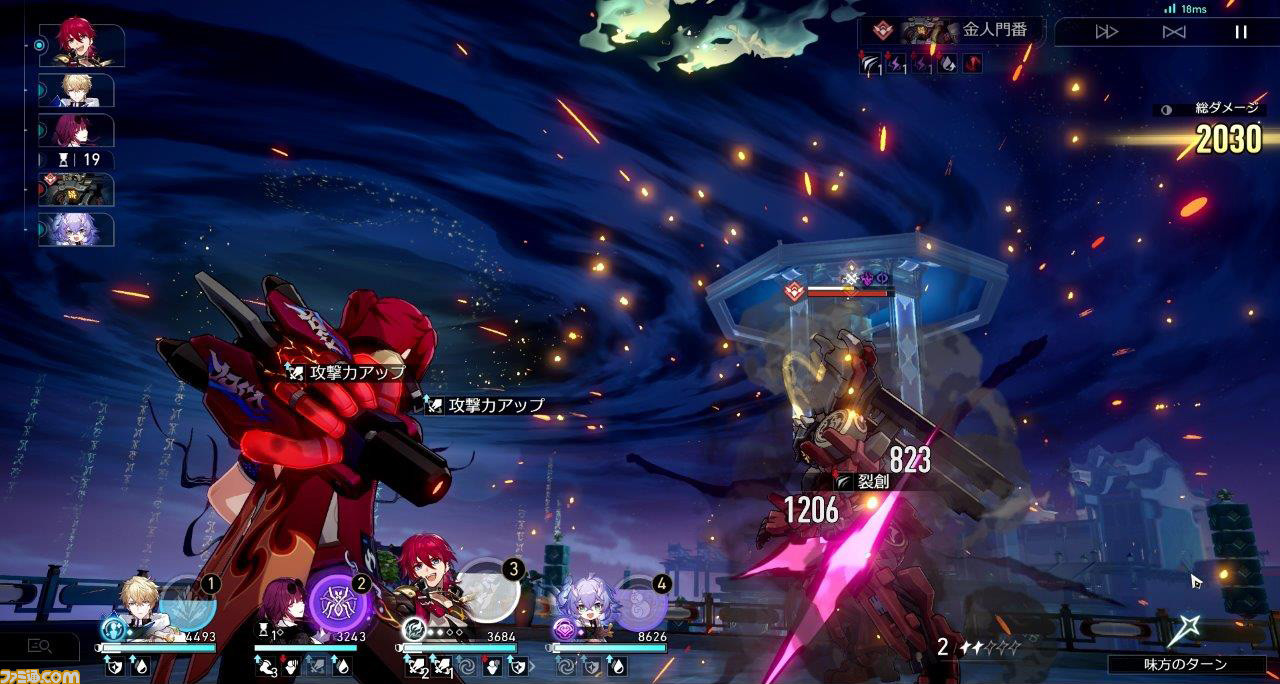Screen dimensions: 1280x684
Task: Open the battle details magnifier button
Action: pos(40,647)
